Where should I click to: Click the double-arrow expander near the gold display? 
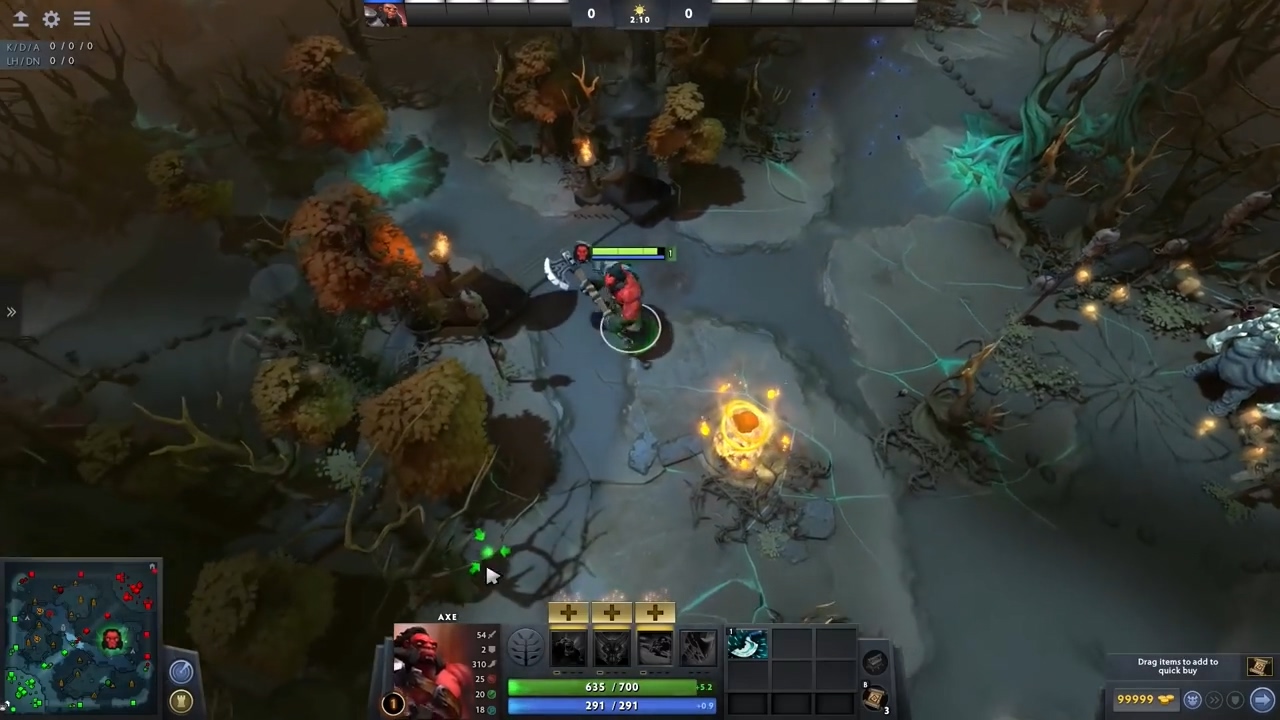point(1213,700)
